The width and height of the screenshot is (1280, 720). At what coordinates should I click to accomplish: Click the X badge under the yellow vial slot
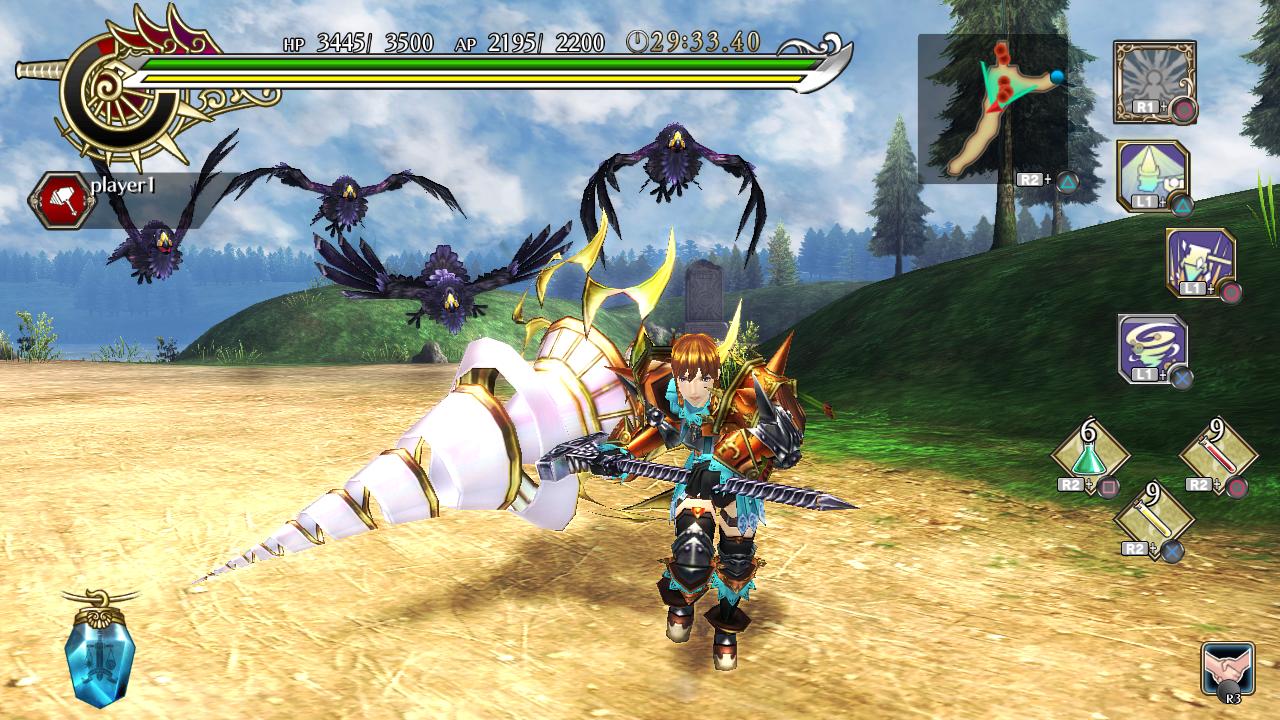[x=1172, y=550]
